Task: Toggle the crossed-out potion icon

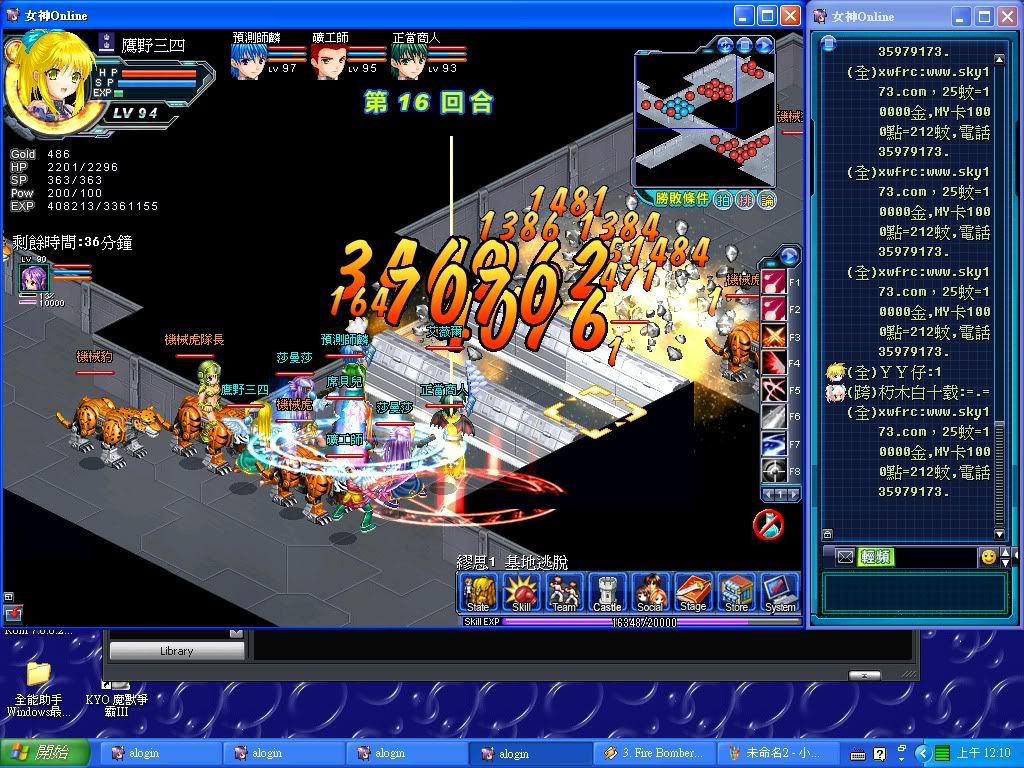Action: click(x=767, y=523)
